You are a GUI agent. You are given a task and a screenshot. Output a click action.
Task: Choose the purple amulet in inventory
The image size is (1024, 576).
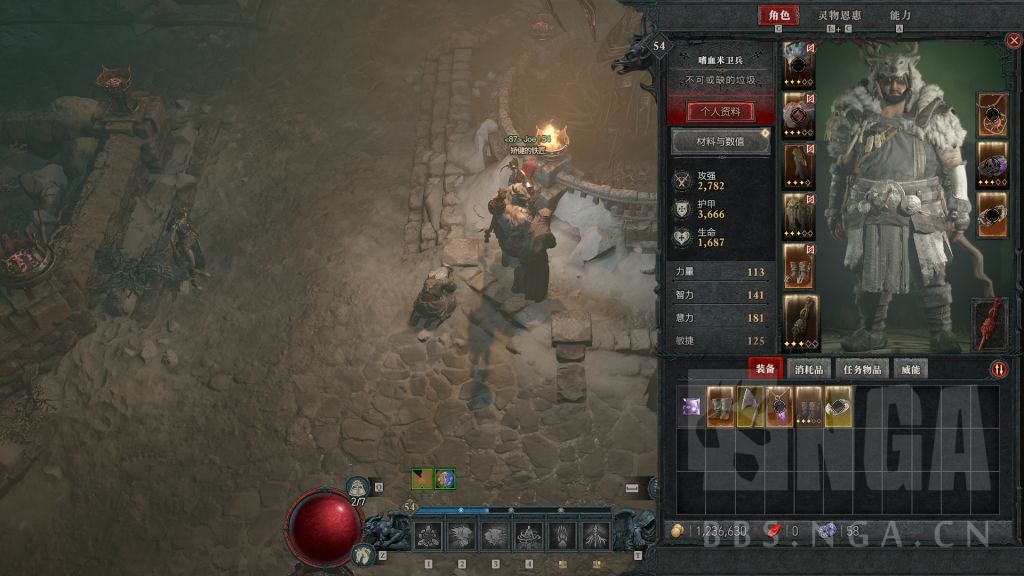click(x=780, y=407)
